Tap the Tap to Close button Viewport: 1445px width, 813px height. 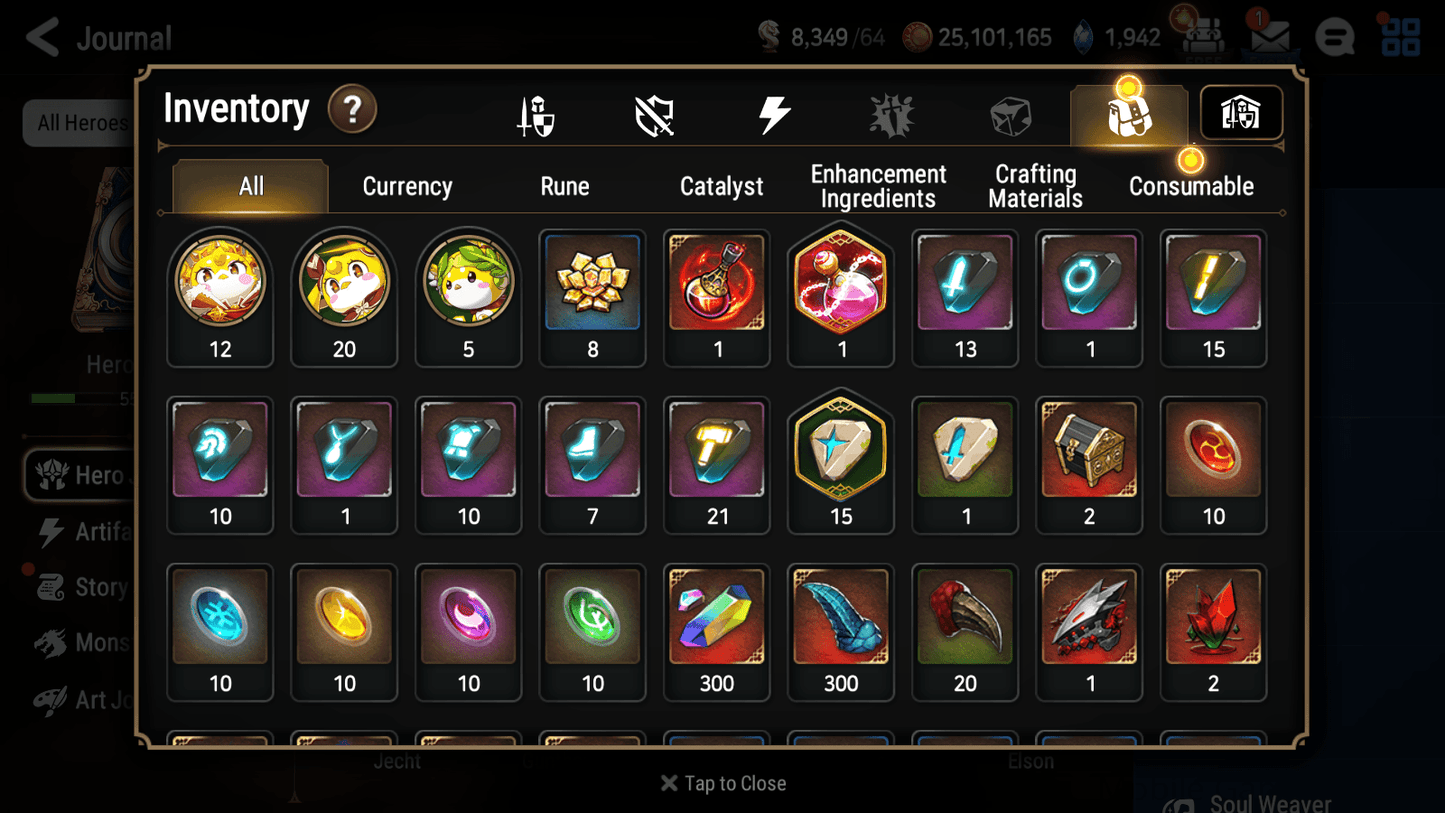722,783
